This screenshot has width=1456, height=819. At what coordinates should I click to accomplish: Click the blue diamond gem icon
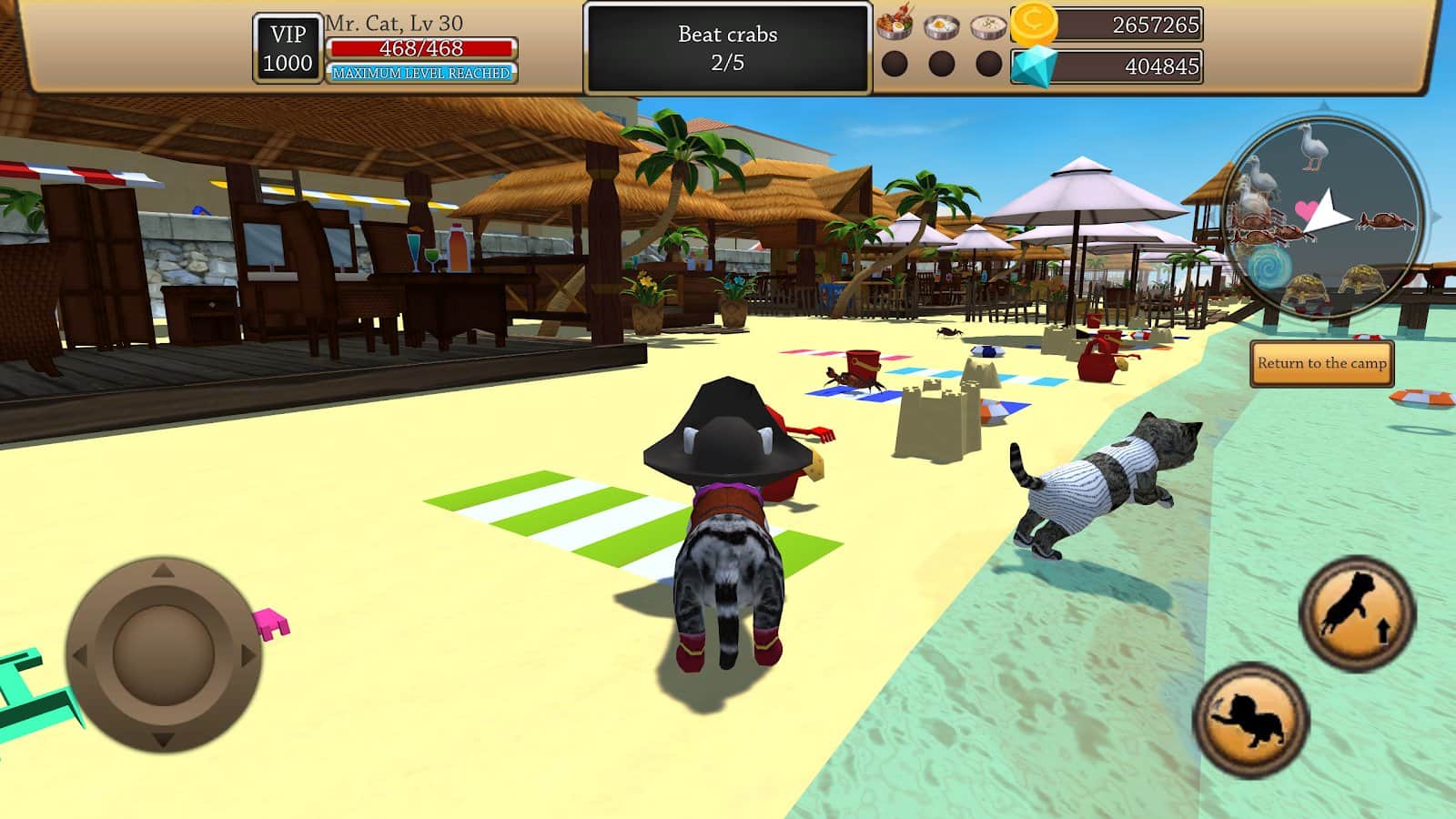point(1035,66)
